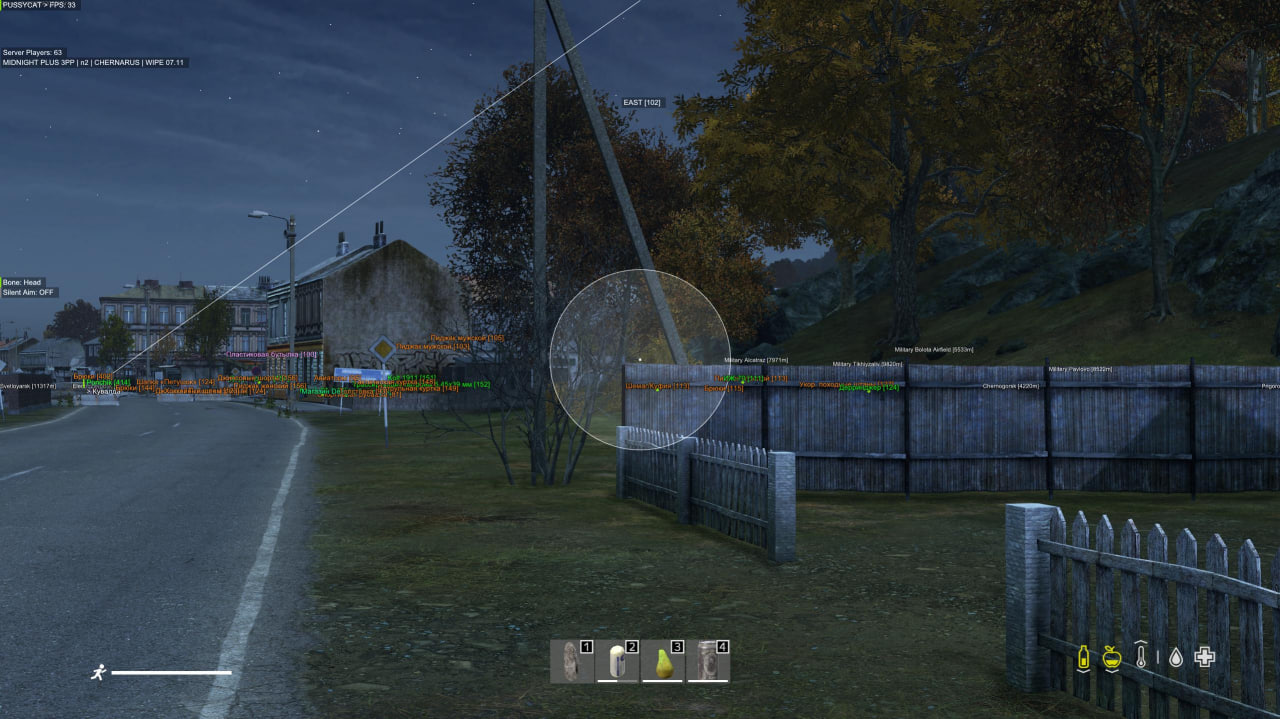The width and height of the screenshot is (1280, 719).
Task: Choose the white canister in slot 2
Action: point(617,661)
